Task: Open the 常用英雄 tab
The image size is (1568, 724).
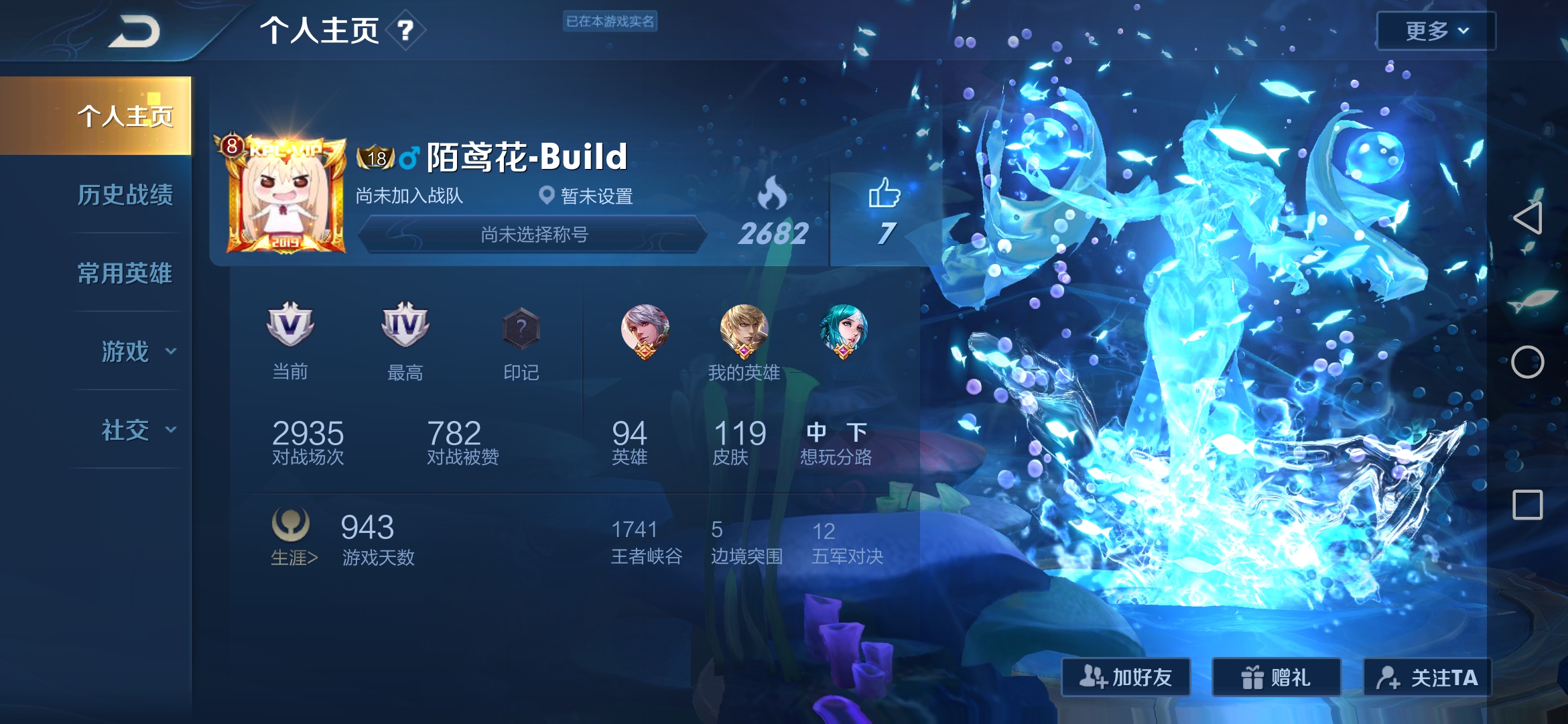Action: tap(126, 274)
